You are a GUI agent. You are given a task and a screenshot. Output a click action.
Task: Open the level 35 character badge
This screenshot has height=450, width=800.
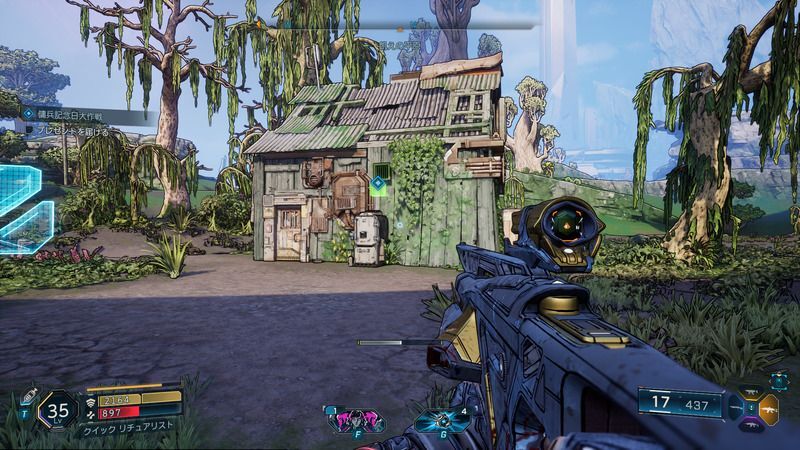[x=58, y=409]
